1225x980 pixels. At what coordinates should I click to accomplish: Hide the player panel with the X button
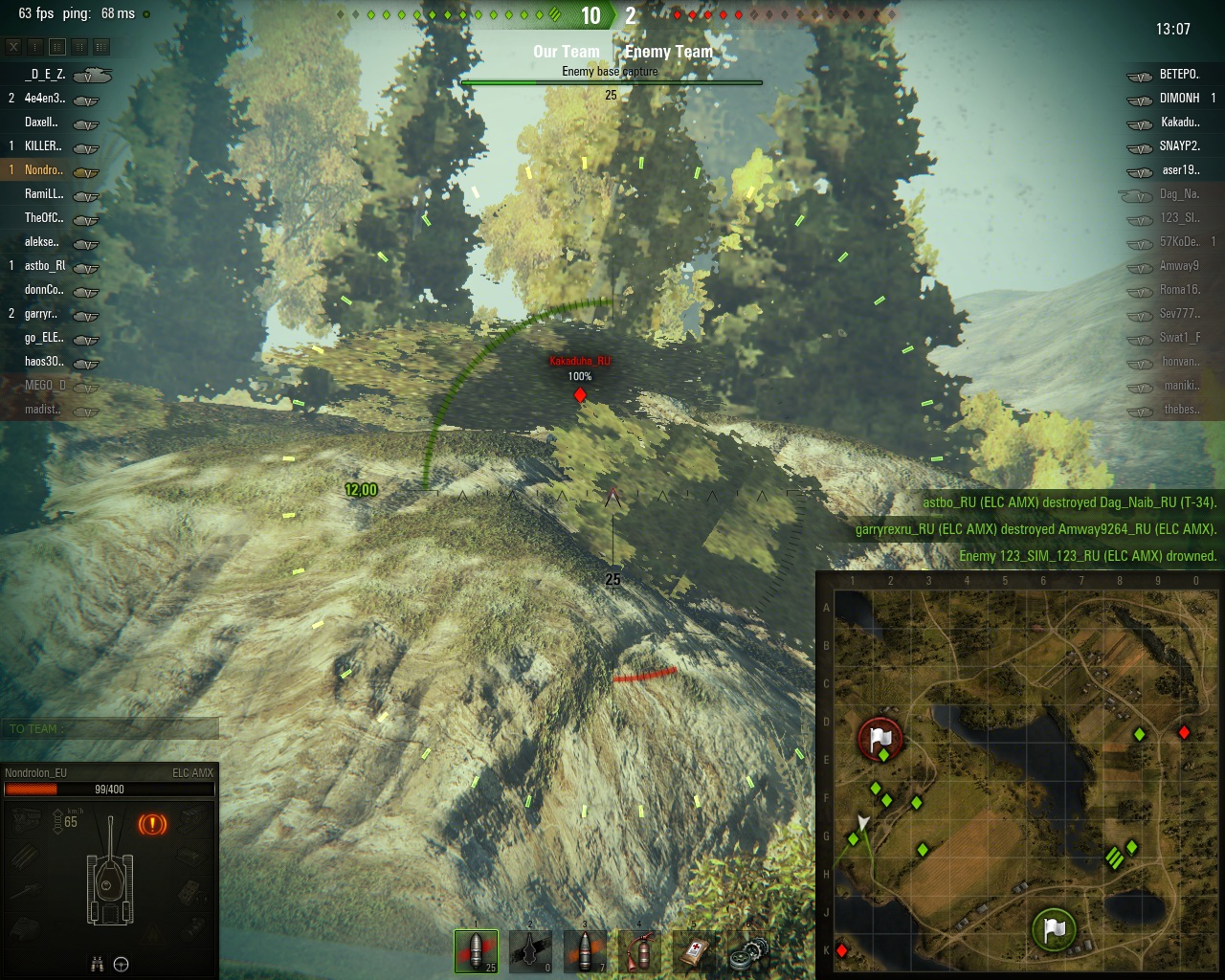tap(13, 46)
